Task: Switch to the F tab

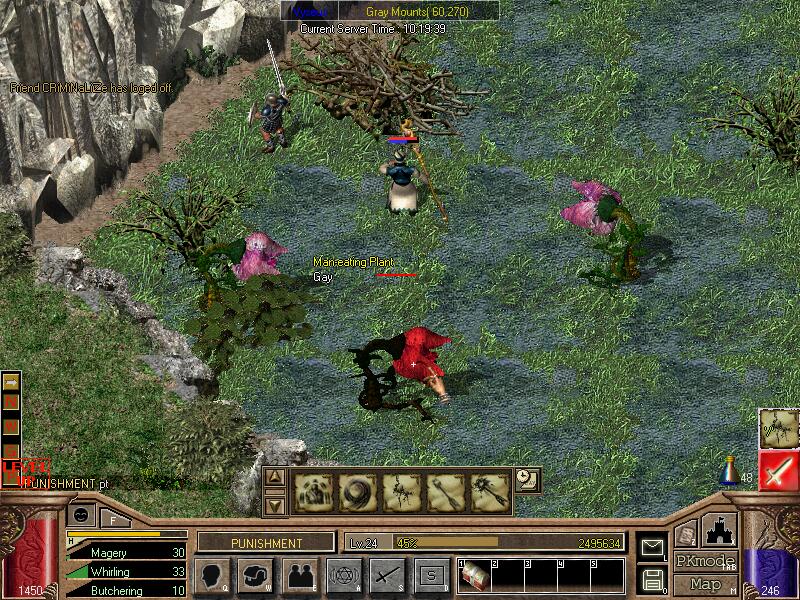Action: click(x=113, y=517)
